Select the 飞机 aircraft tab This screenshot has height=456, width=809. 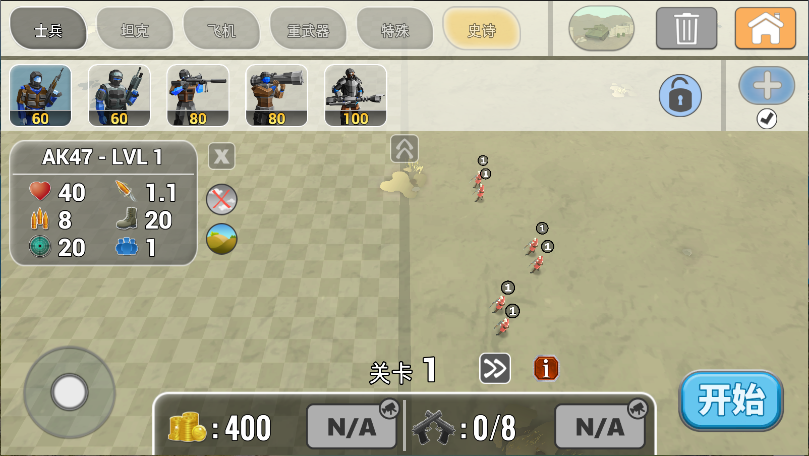pyautogui.click(x=222, y=29)
